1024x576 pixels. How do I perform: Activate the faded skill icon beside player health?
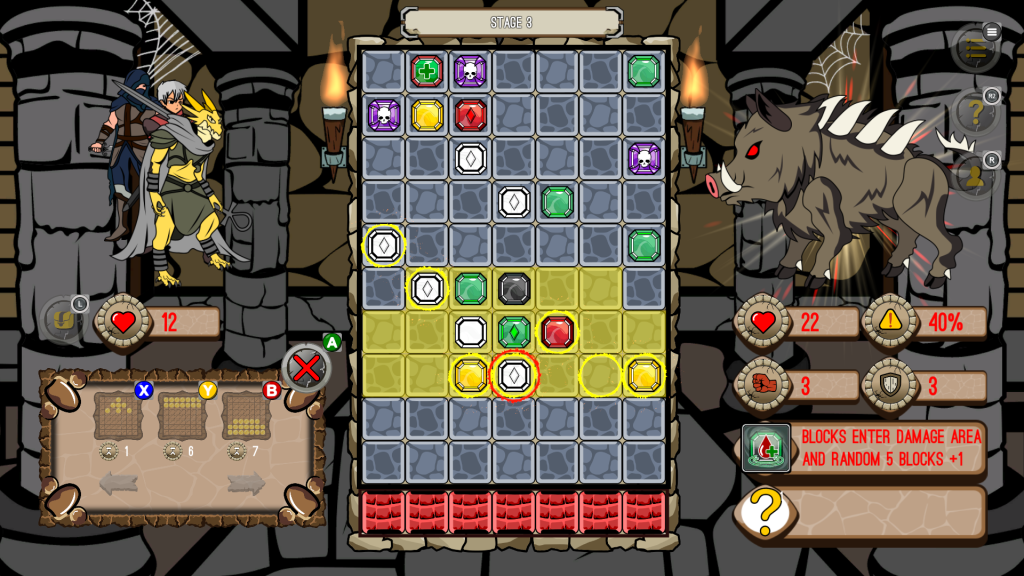pos(62,321)
